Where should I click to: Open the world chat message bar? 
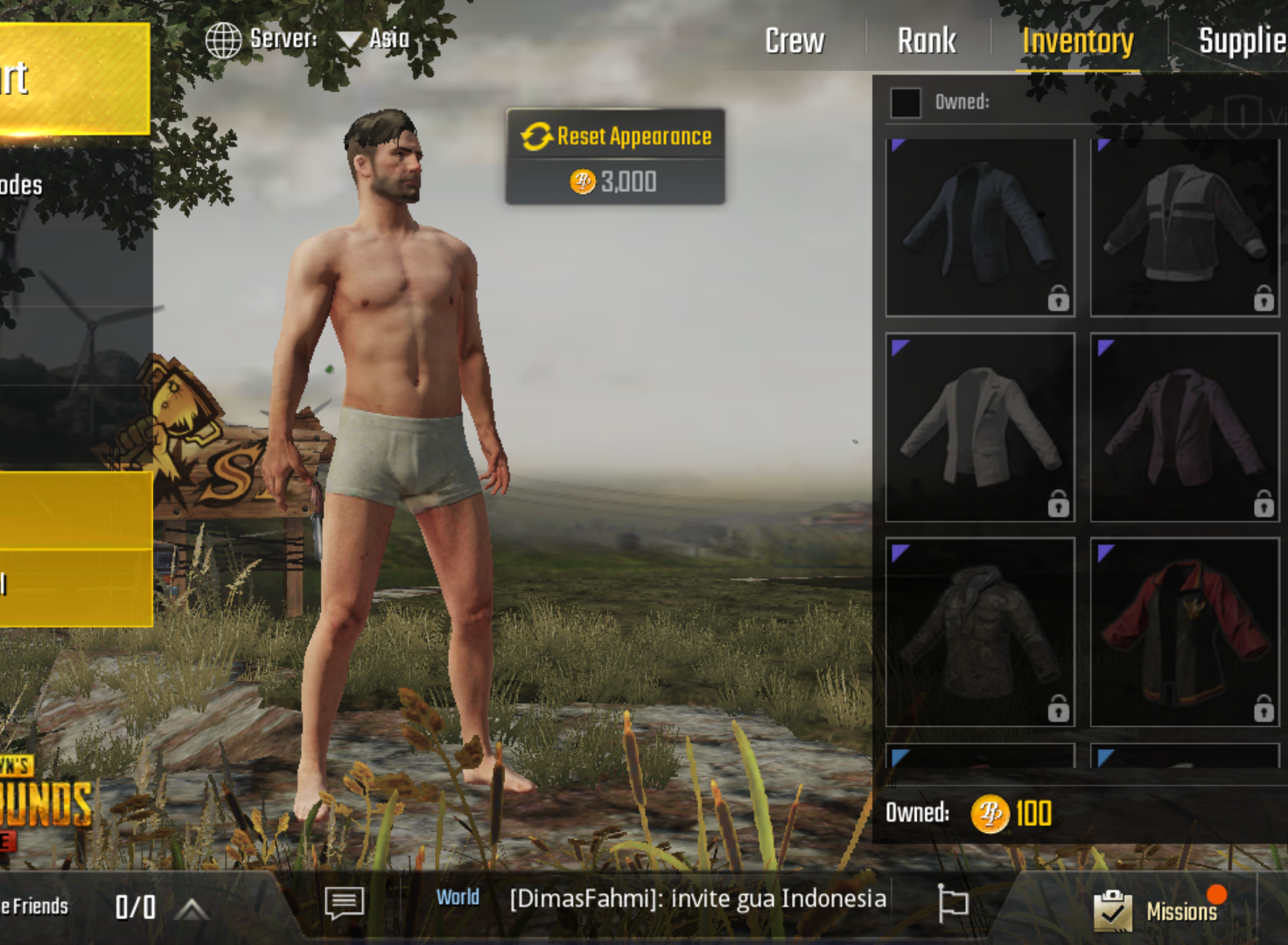click(x=697, y=899)
